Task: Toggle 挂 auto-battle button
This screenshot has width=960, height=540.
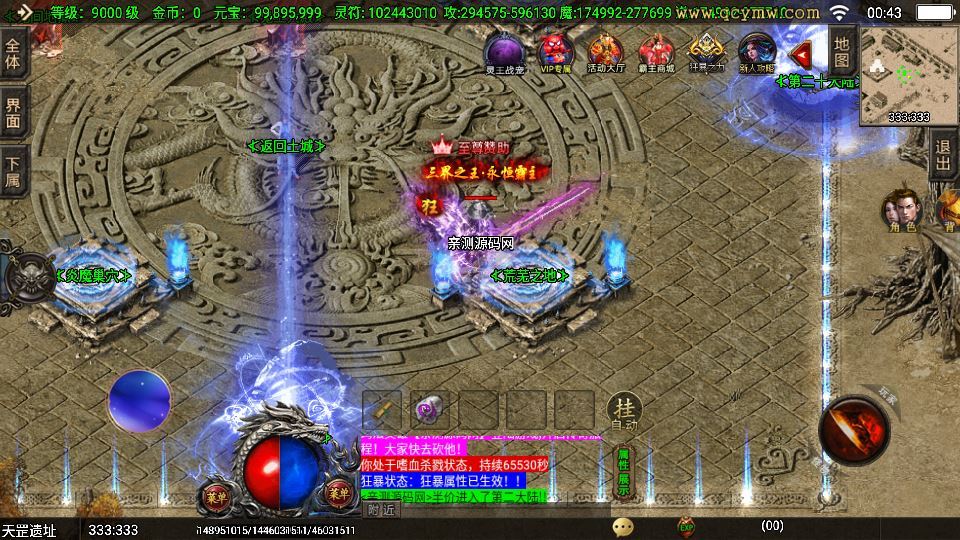Action: [x=624, y=410]
